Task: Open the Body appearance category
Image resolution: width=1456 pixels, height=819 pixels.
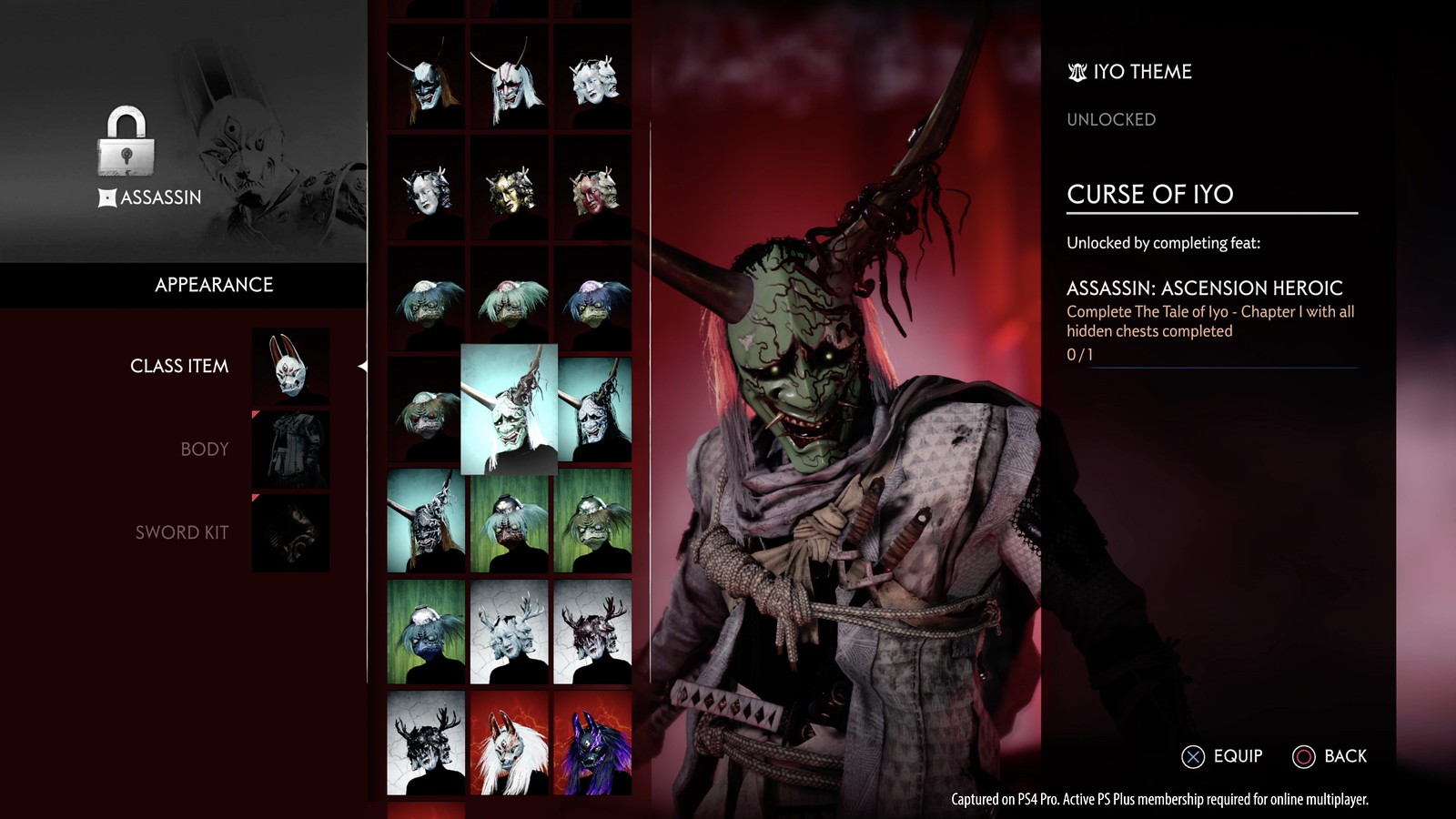Action: (205, 450)
